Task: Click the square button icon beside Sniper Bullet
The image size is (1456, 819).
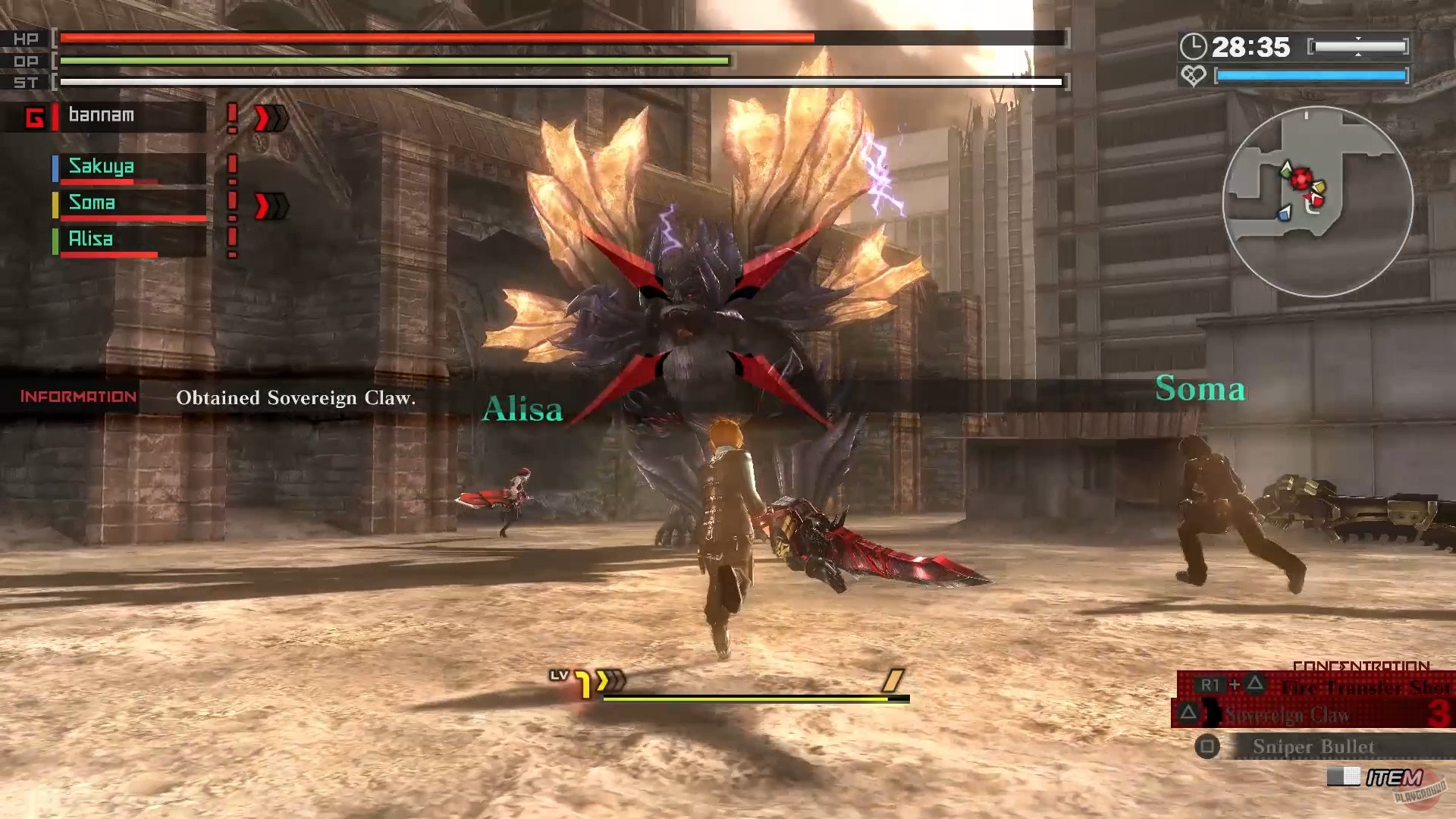Action: coord(1207,746)
